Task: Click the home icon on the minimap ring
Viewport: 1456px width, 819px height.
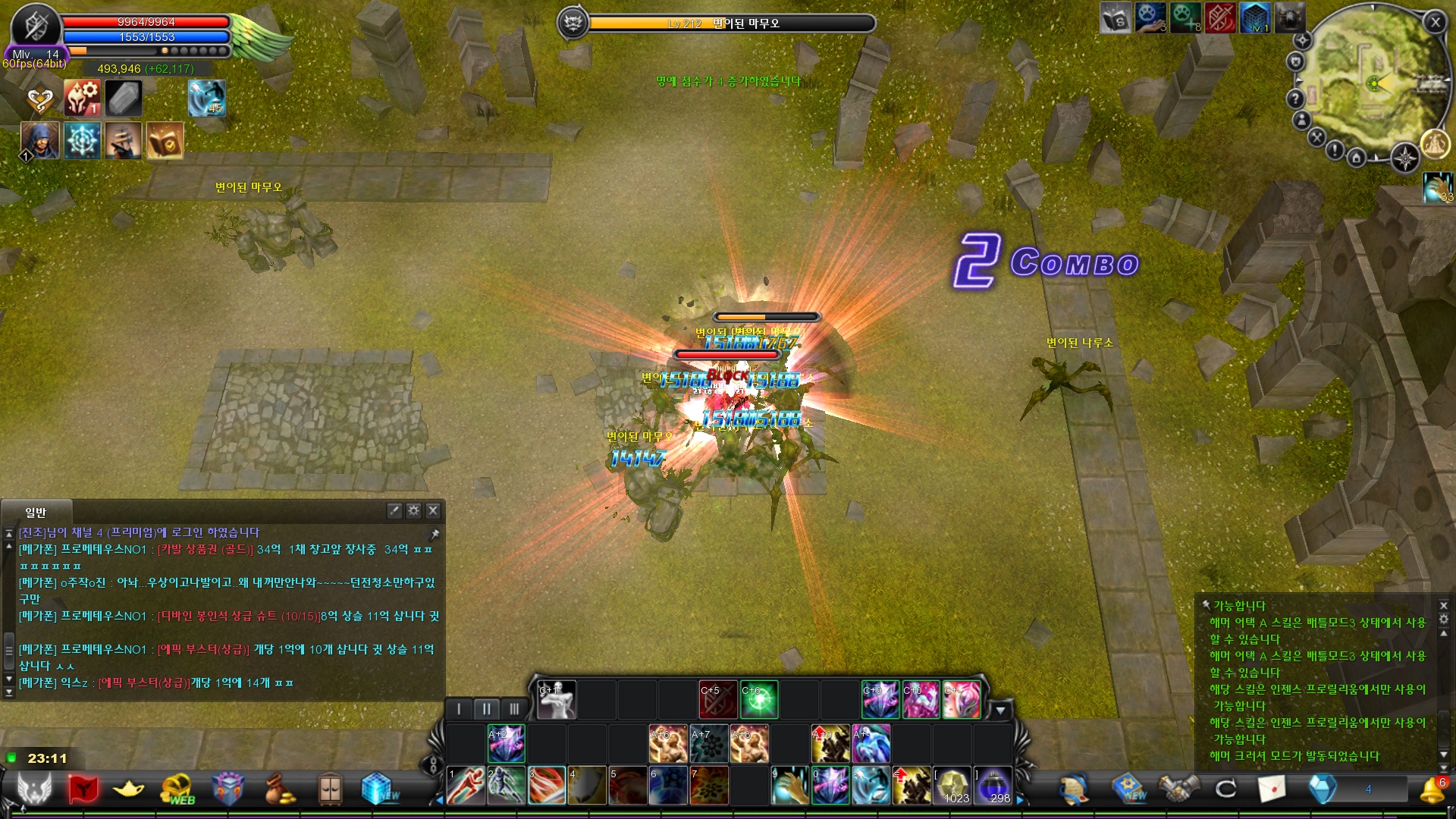Action: 1356,157
